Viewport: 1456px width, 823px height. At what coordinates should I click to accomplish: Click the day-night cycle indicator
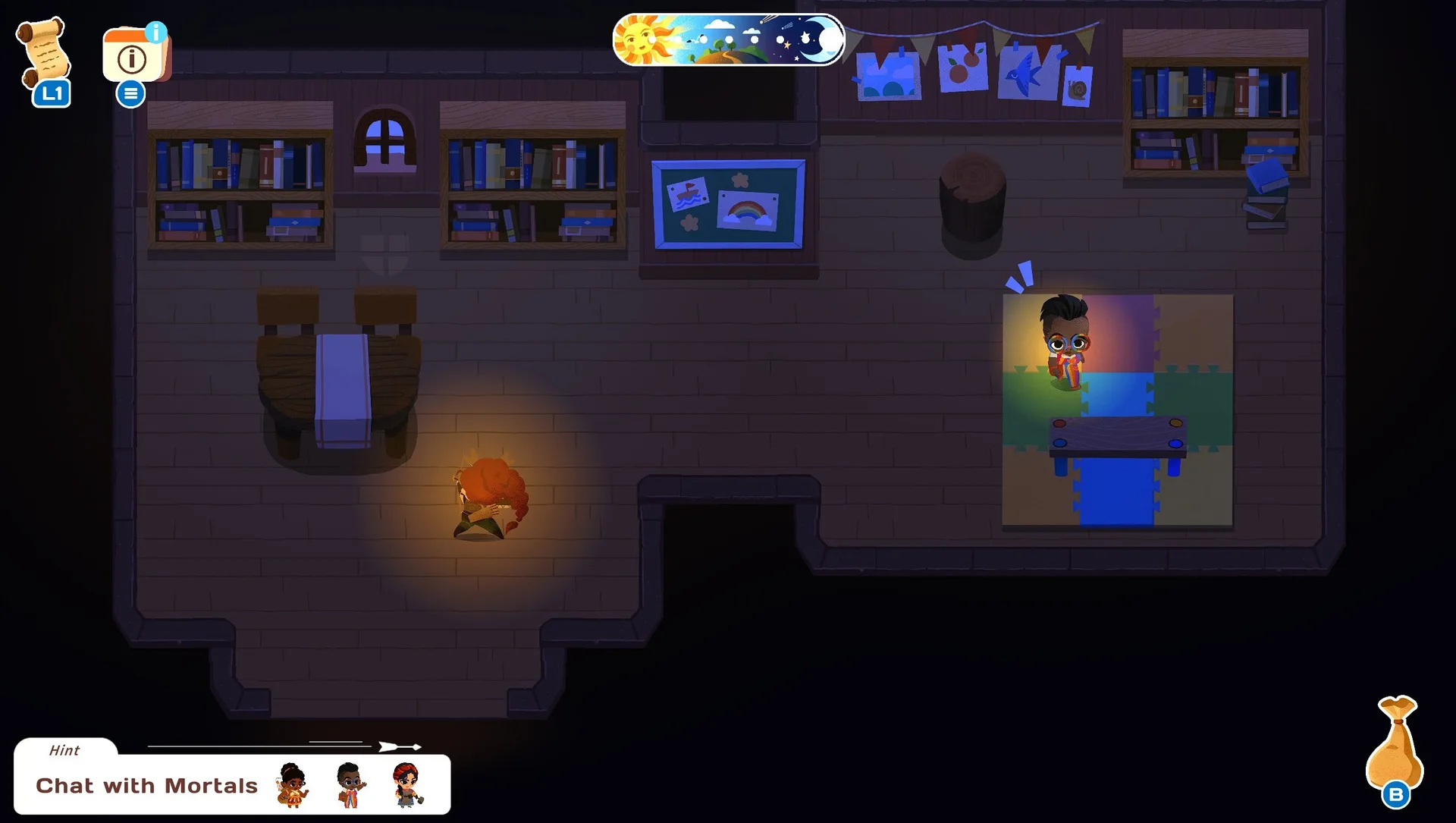click(x=728, y=39)
